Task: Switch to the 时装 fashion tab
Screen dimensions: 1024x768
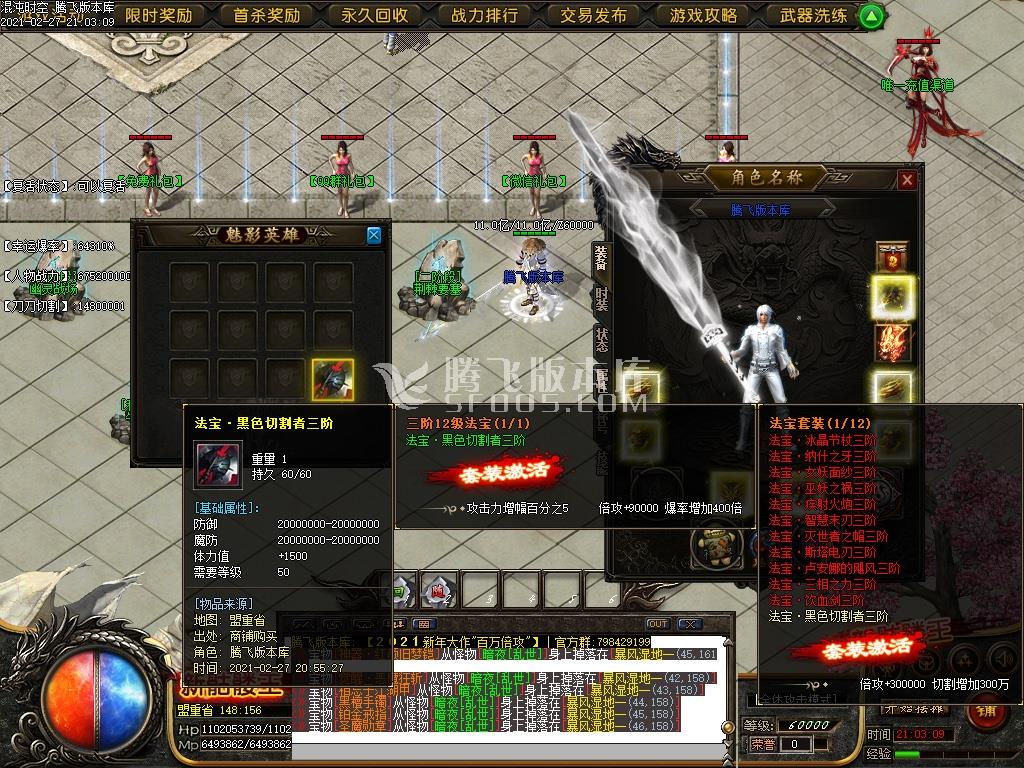Action: 600,298
